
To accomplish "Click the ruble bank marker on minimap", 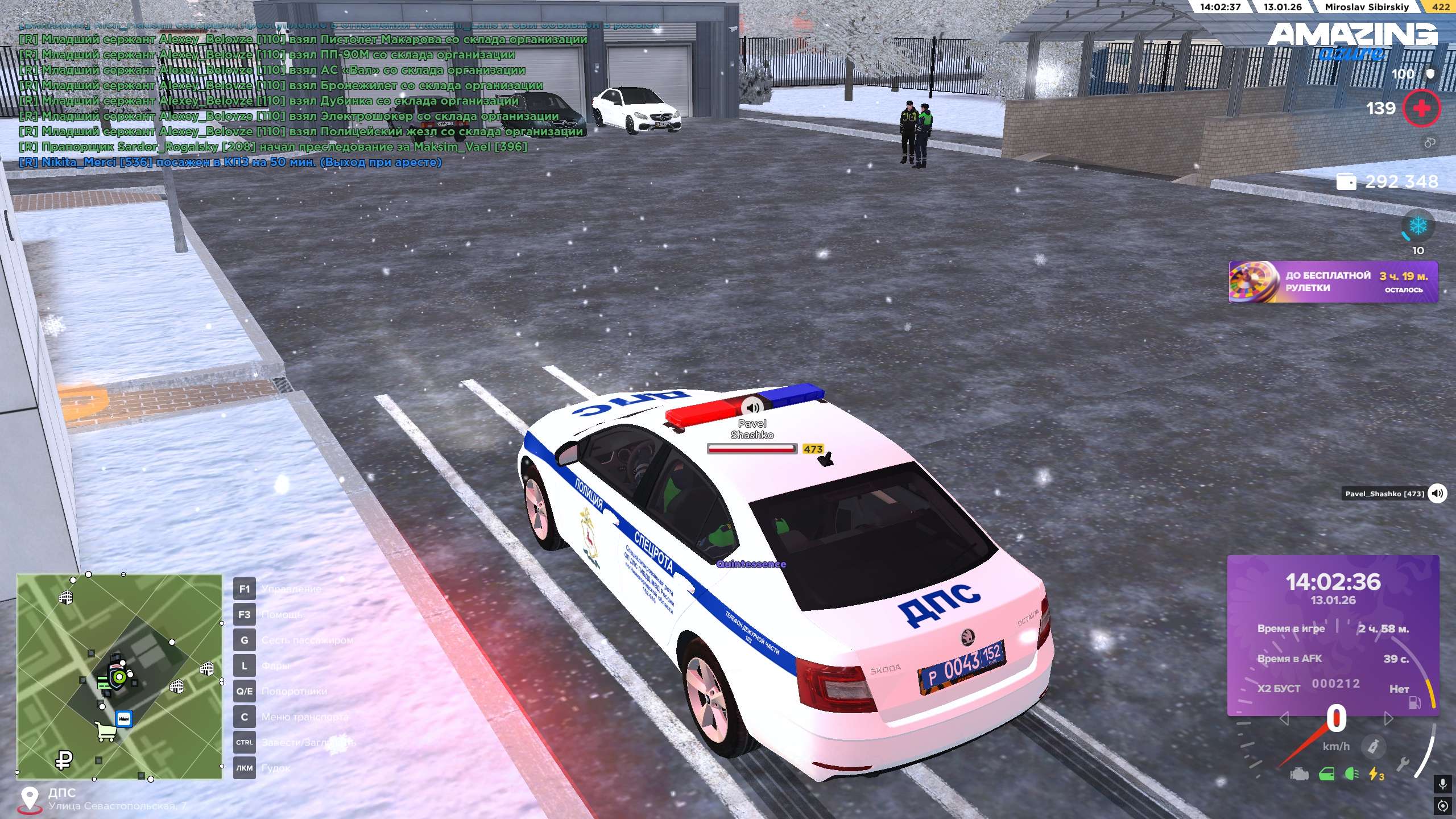I will click(64, 759).
